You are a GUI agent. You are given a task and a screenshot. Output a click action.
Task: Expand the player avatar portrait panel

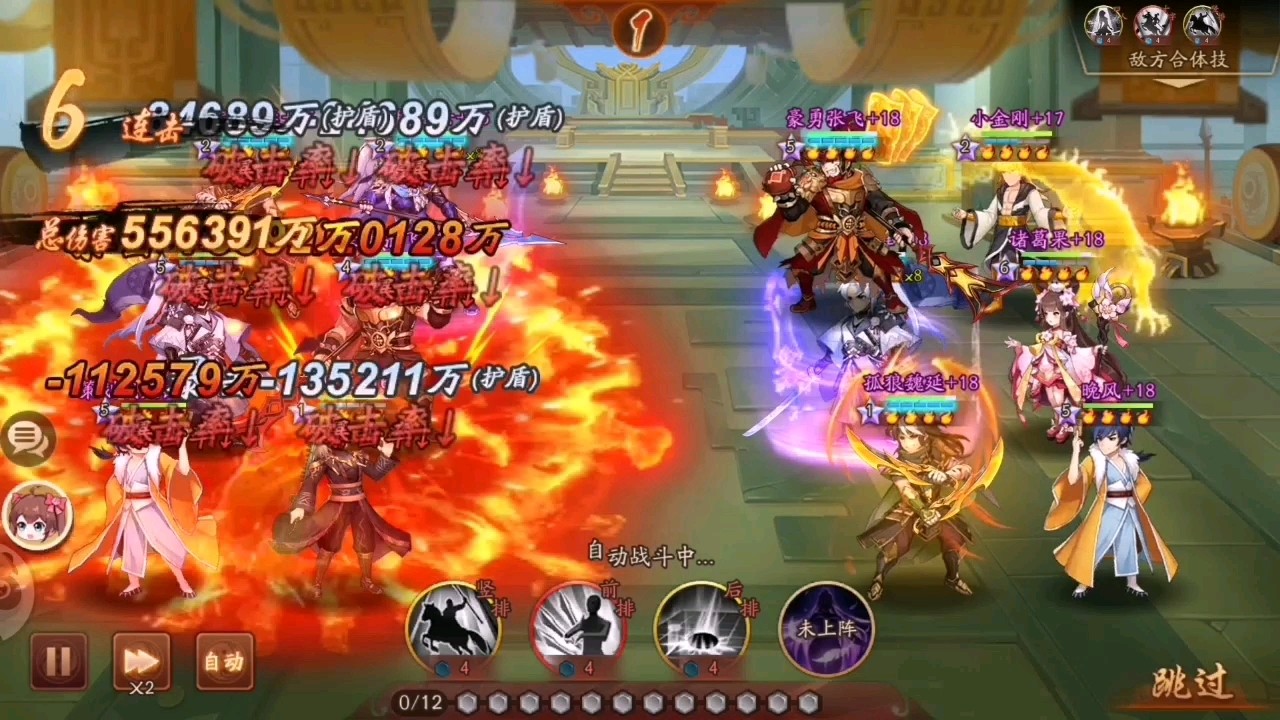pos(38,515)
